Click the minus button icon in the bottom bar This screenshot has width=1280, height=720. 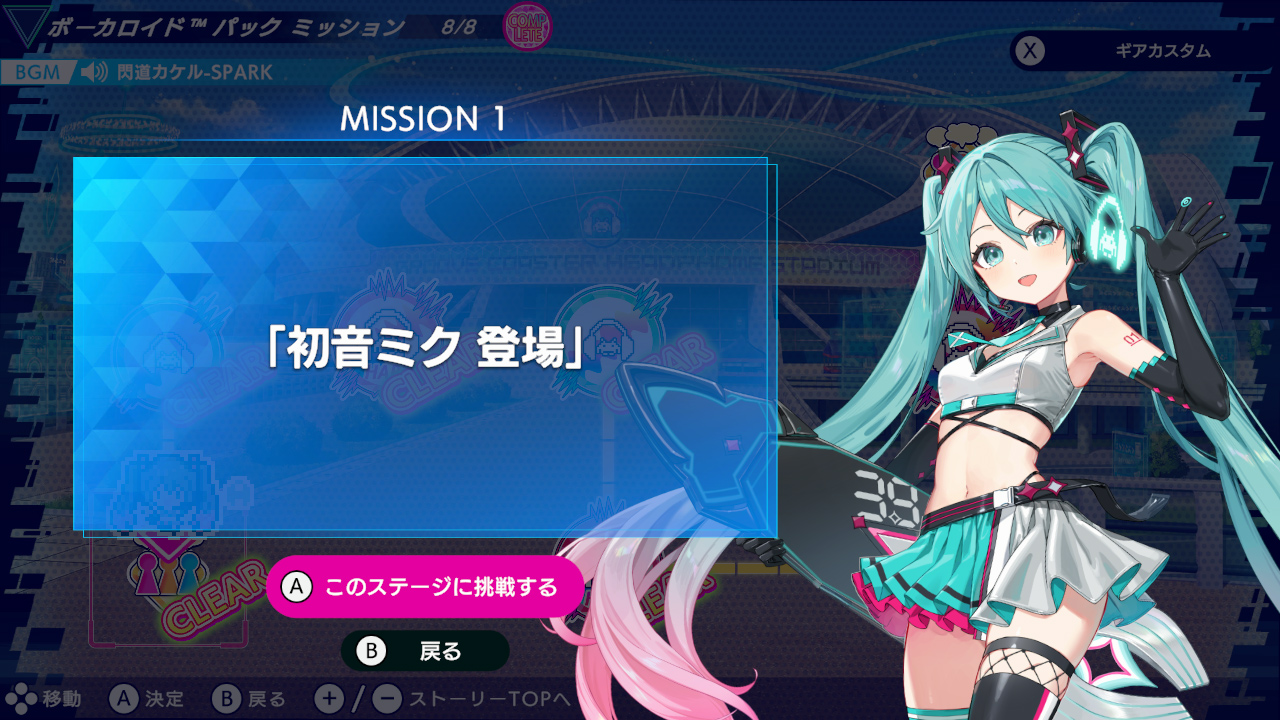pyautogui.click(x=387, y=700)
